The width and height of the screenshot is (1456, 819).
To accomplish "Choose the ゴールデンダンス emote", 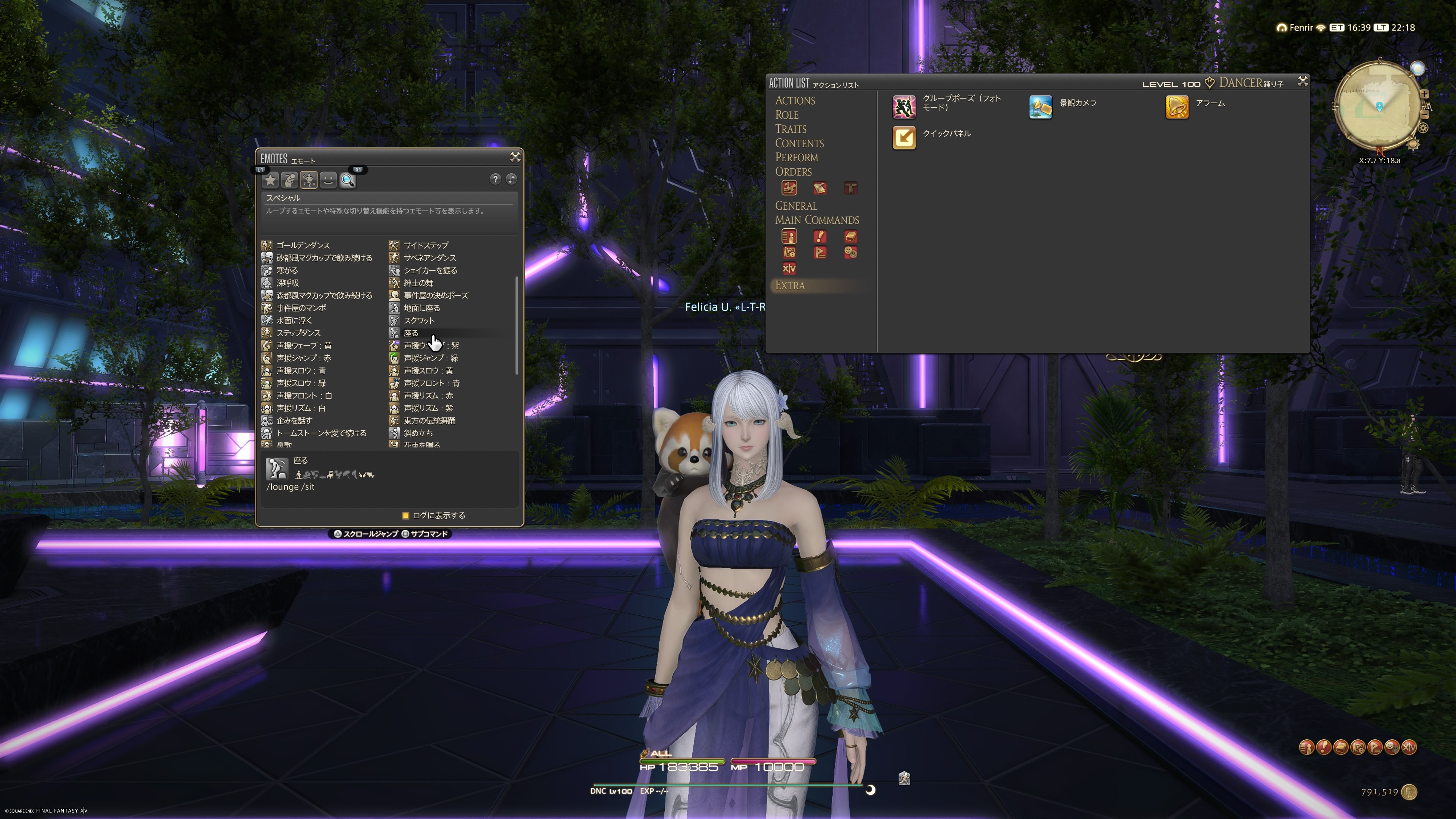I will (303, 245).
